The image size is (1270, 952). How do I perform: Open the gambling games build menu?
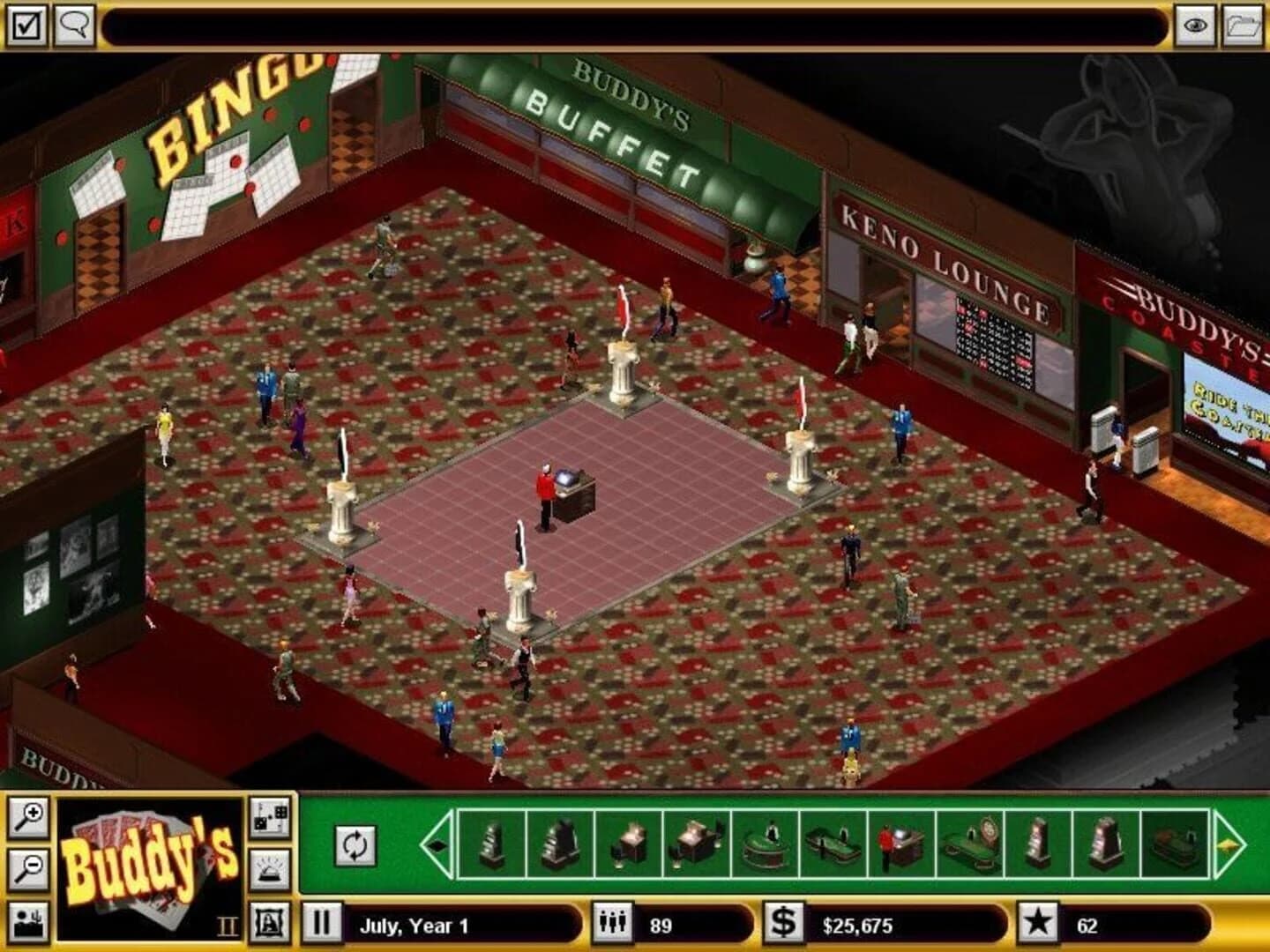point(269,818)
